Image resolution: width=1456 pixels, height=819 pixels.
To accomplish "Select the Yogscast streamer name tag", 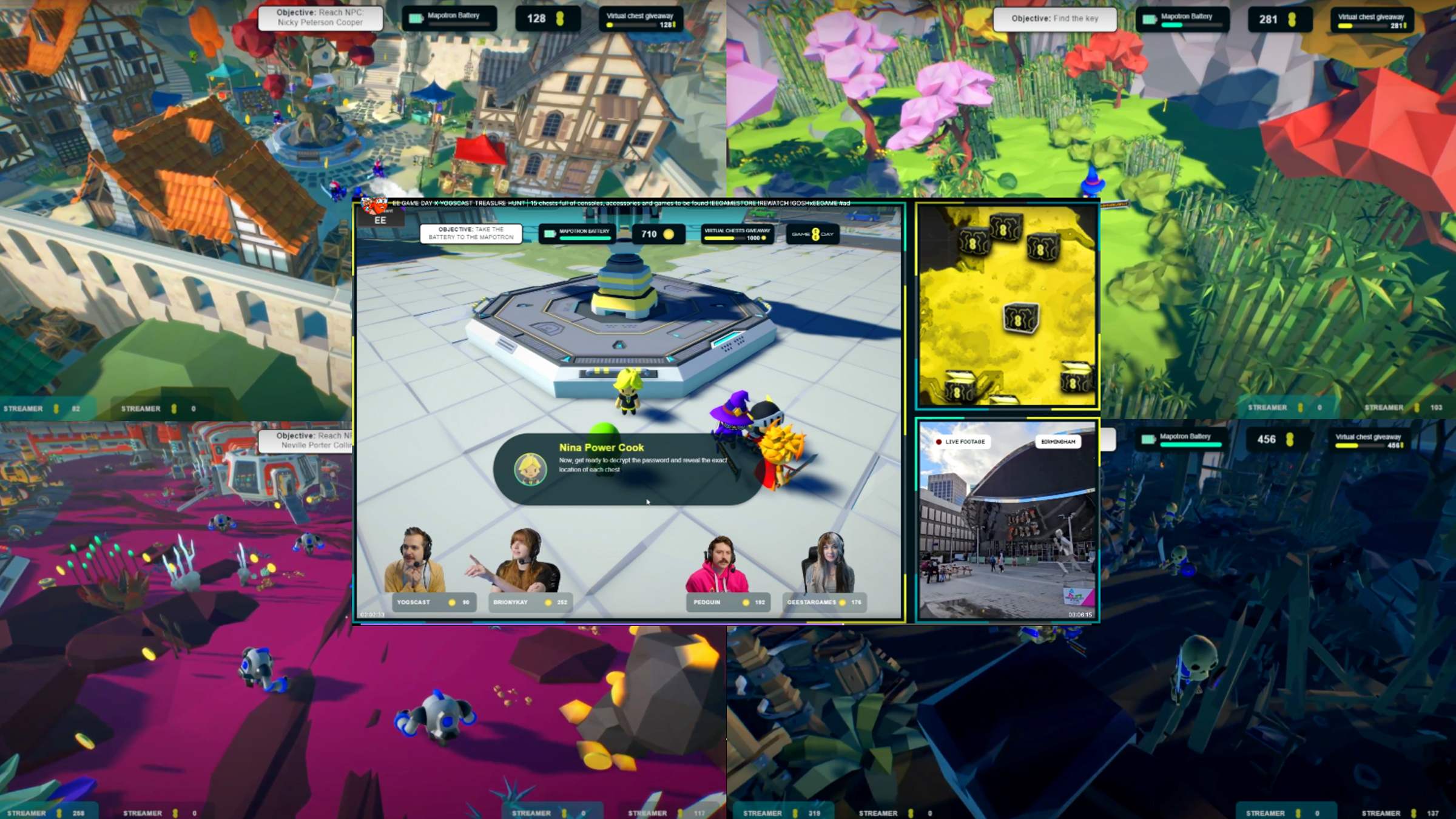I will coord(432,602).
